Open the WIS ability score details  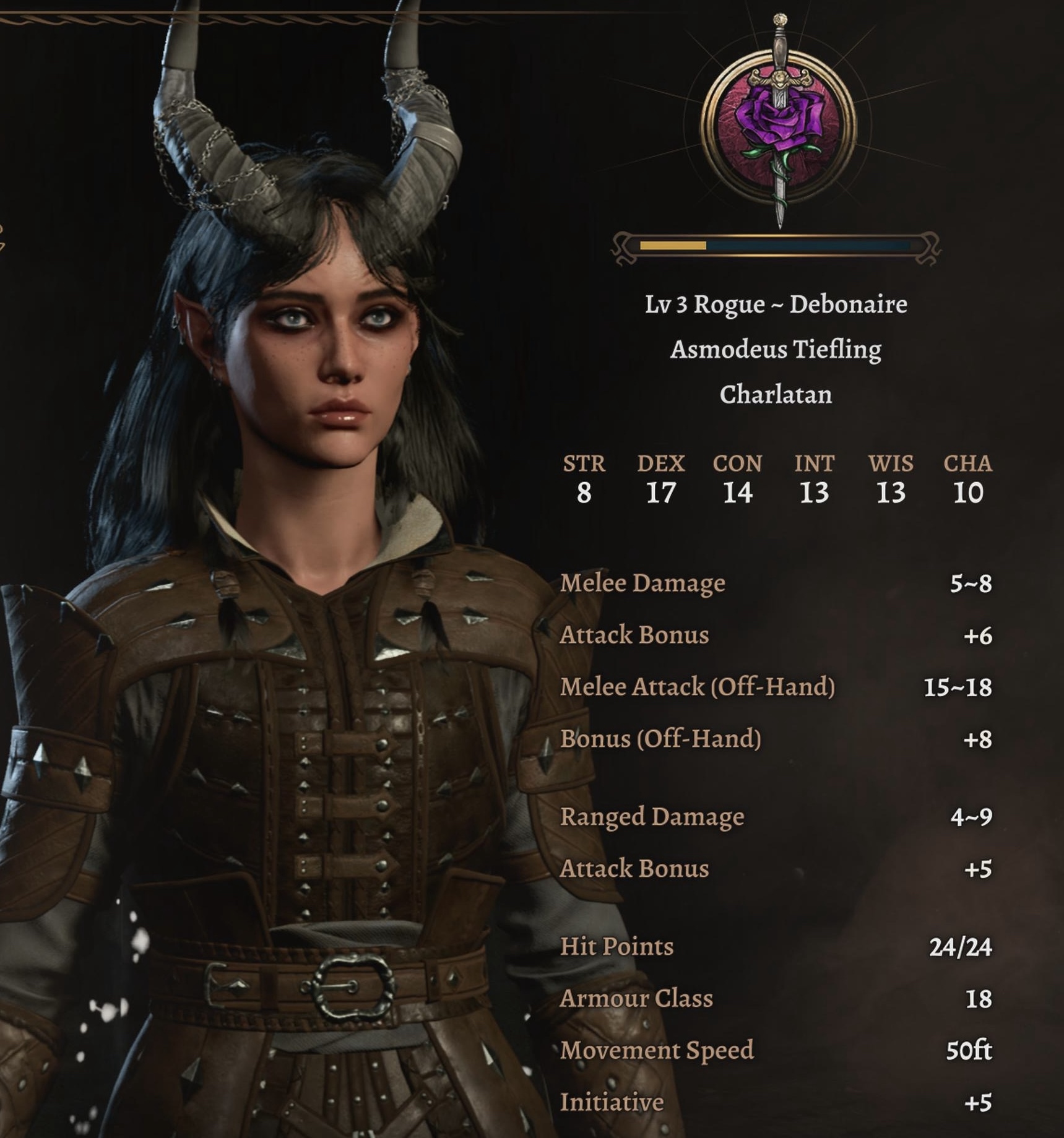click(891, 480)
